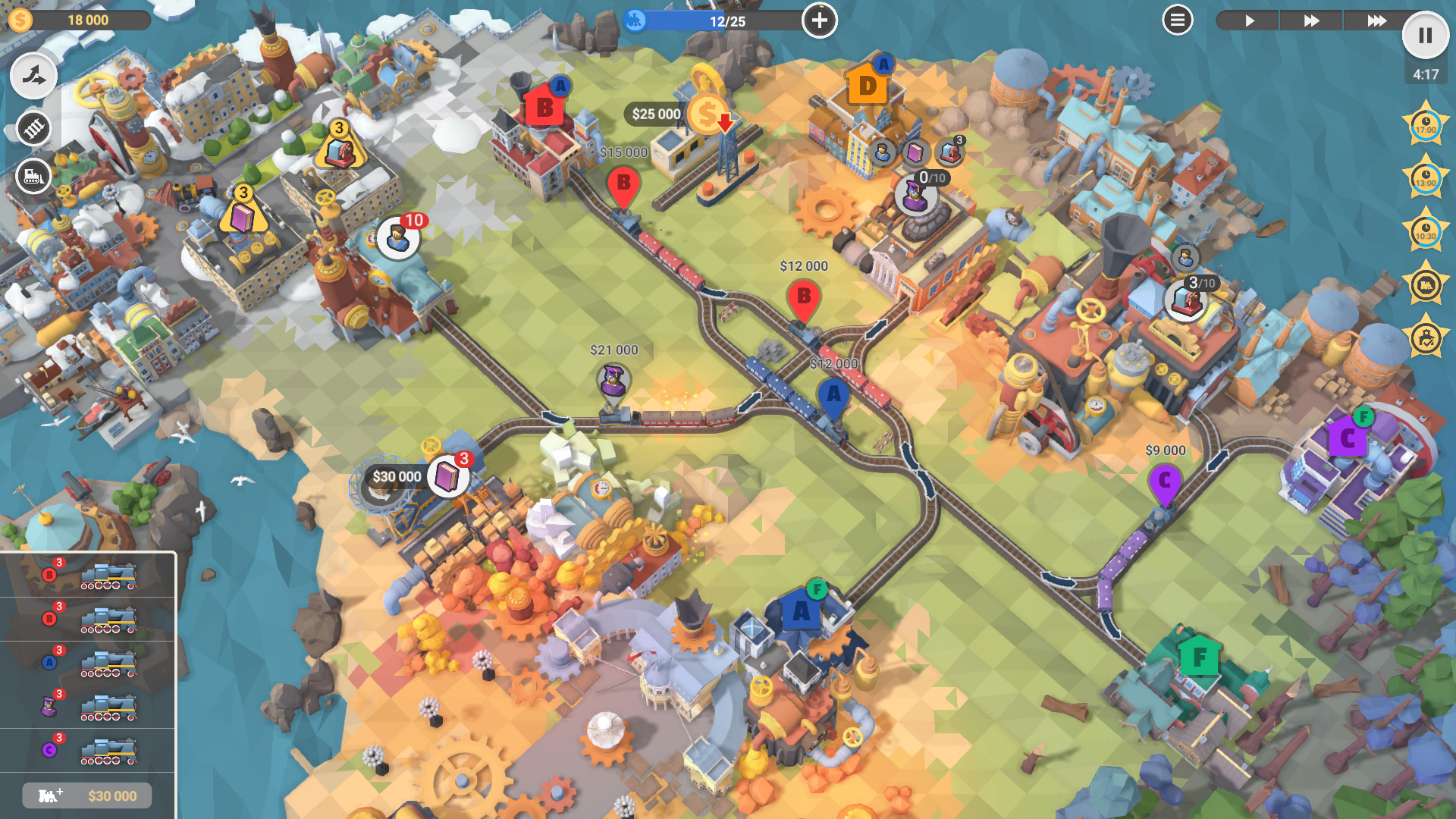Select the purple wizard hat train row

(87, 706)
